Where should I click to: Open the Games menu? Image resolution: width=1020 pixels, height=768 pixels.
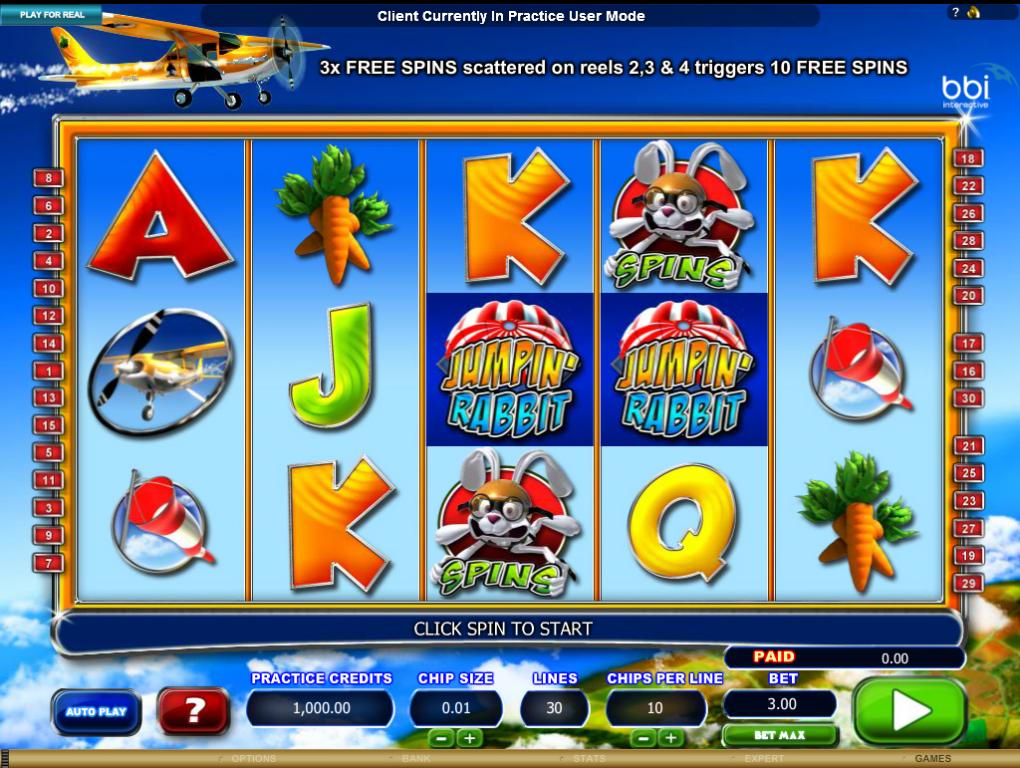coord(932,759)
